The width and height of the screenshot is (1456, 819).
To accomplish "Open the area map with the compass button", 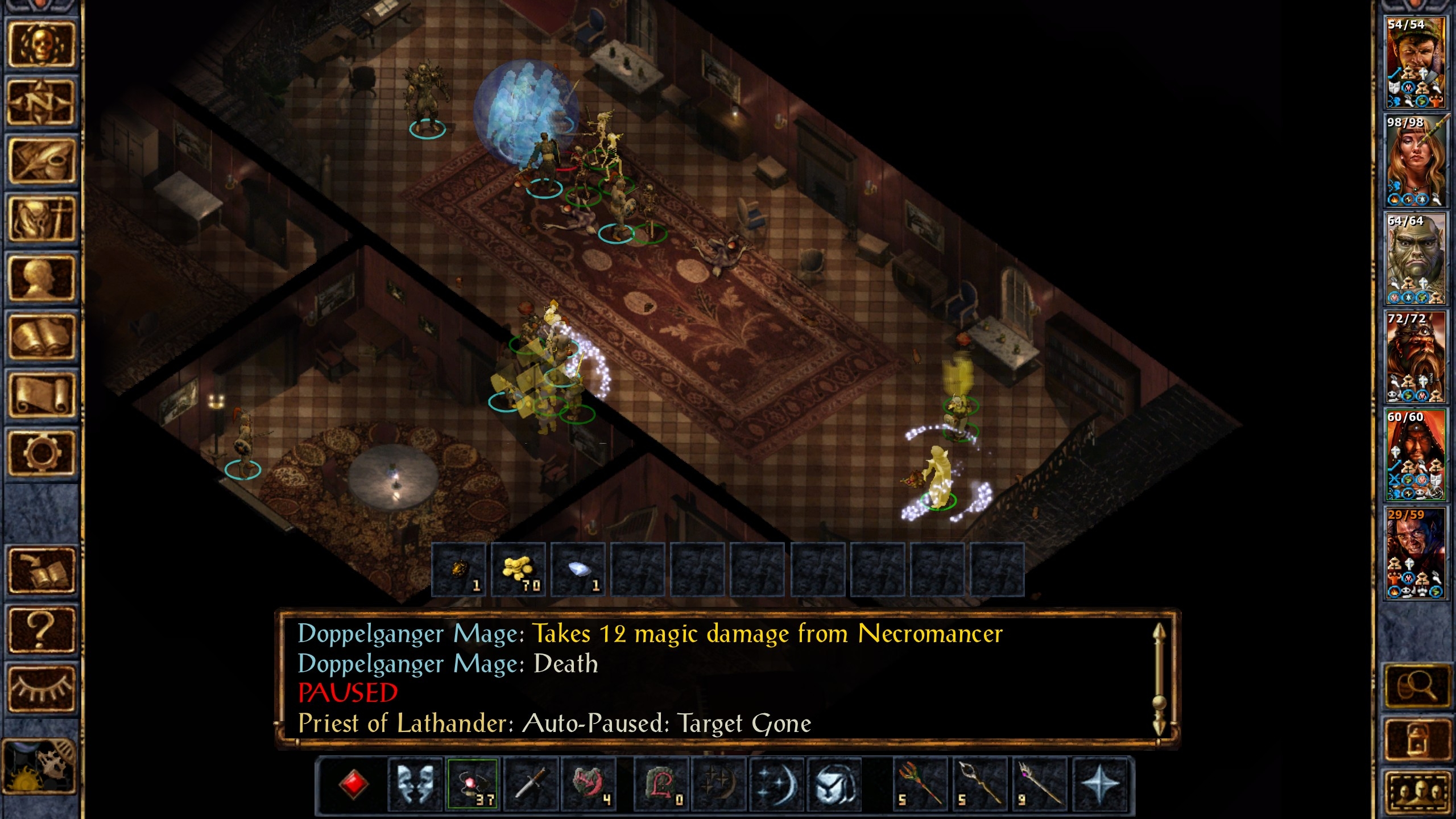I will [41, 102].
